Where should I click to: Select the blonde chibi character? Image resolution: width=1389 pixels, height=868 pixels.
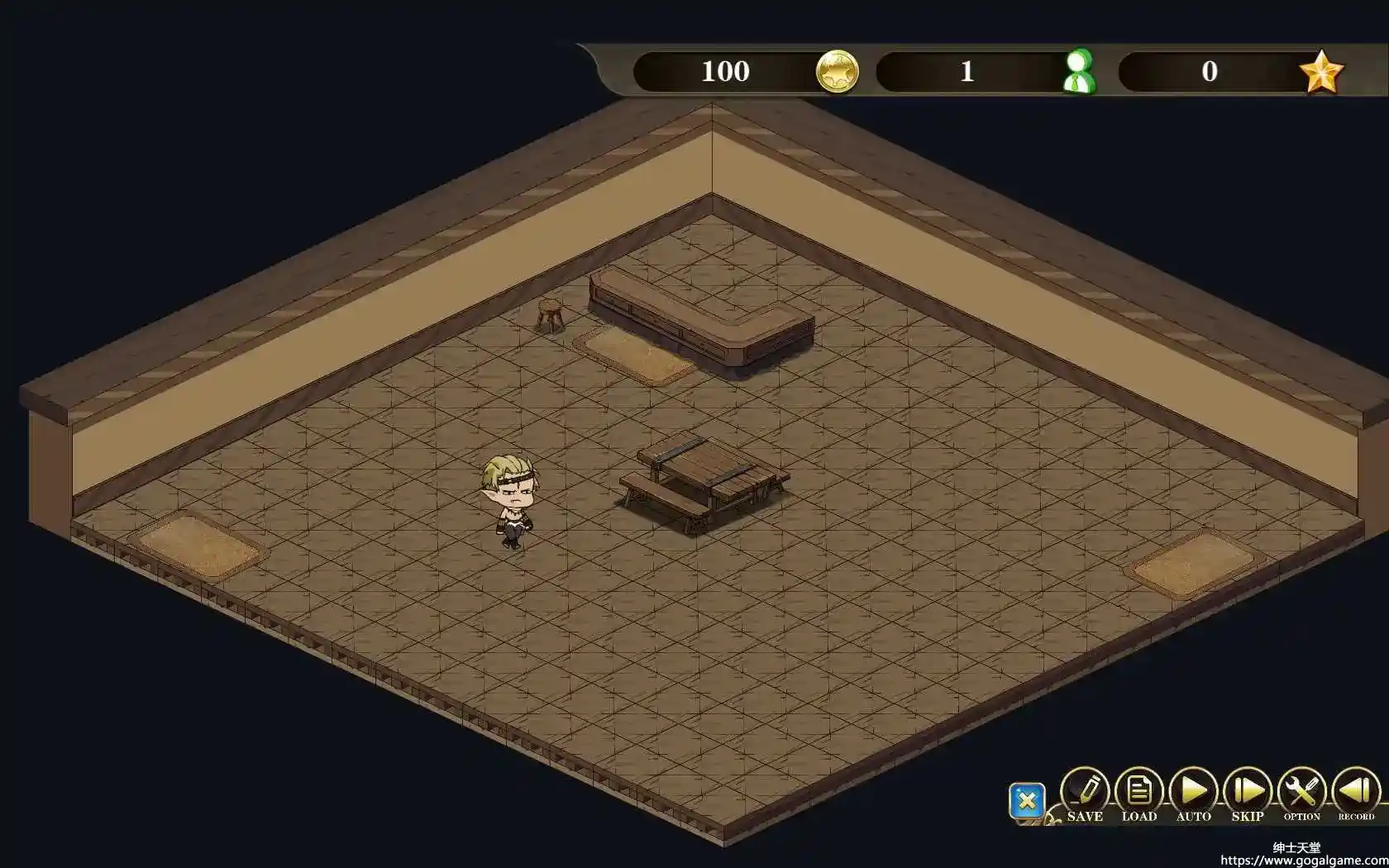point(508,496)
